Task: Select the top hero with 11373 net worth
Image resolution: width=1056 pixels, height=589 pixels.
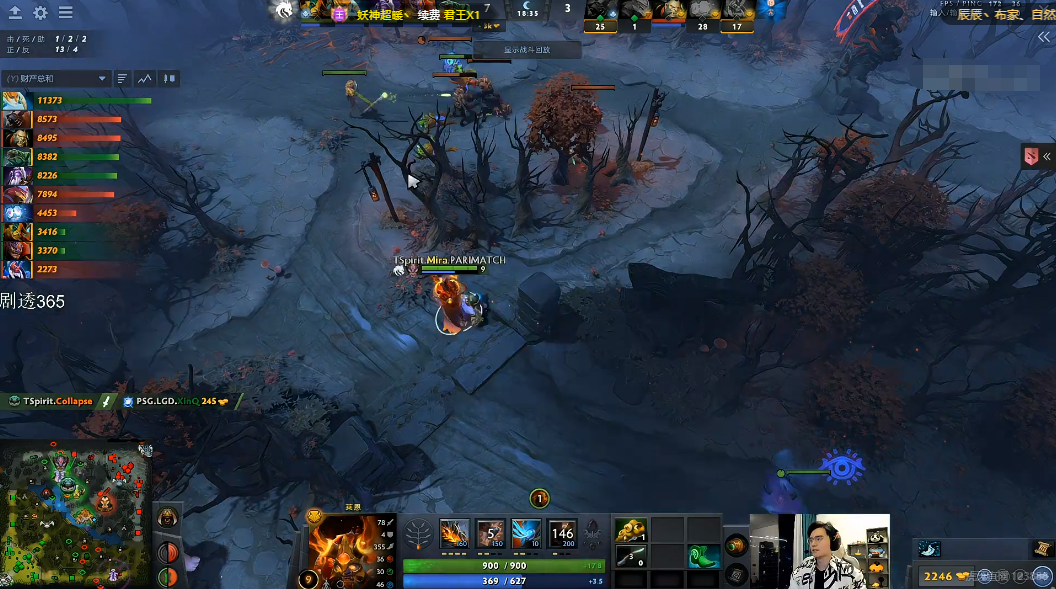Action: 16,100
